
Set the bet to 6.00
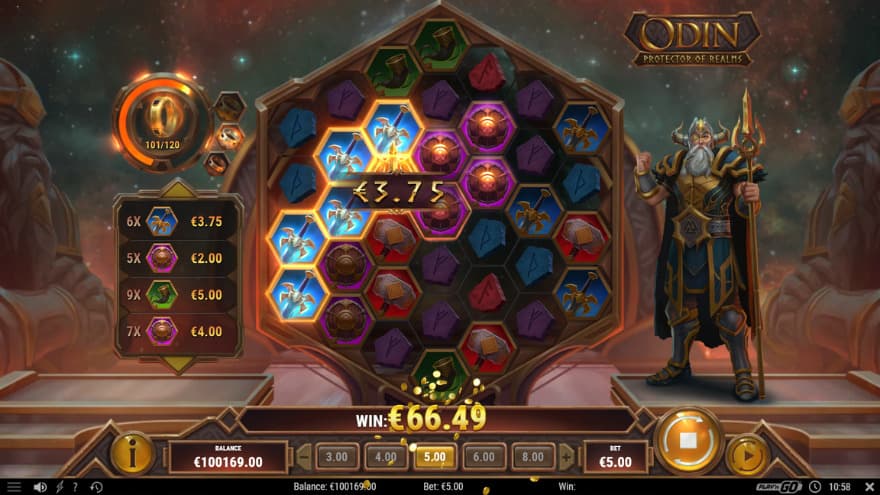coord(483,457)
